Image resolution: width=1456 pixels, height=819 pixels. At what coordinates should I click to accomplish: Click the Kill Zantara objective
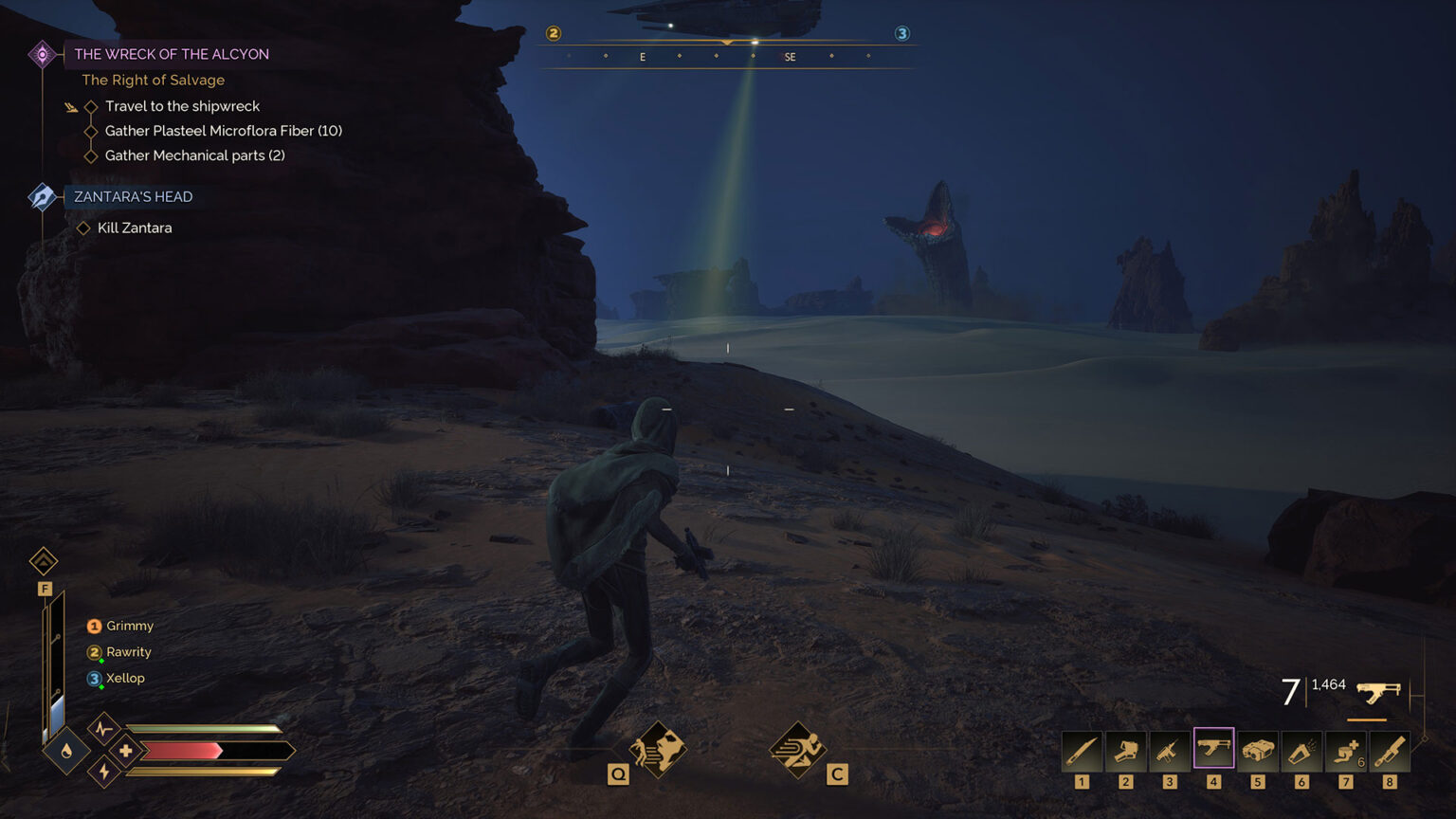(x=135, y=227)
